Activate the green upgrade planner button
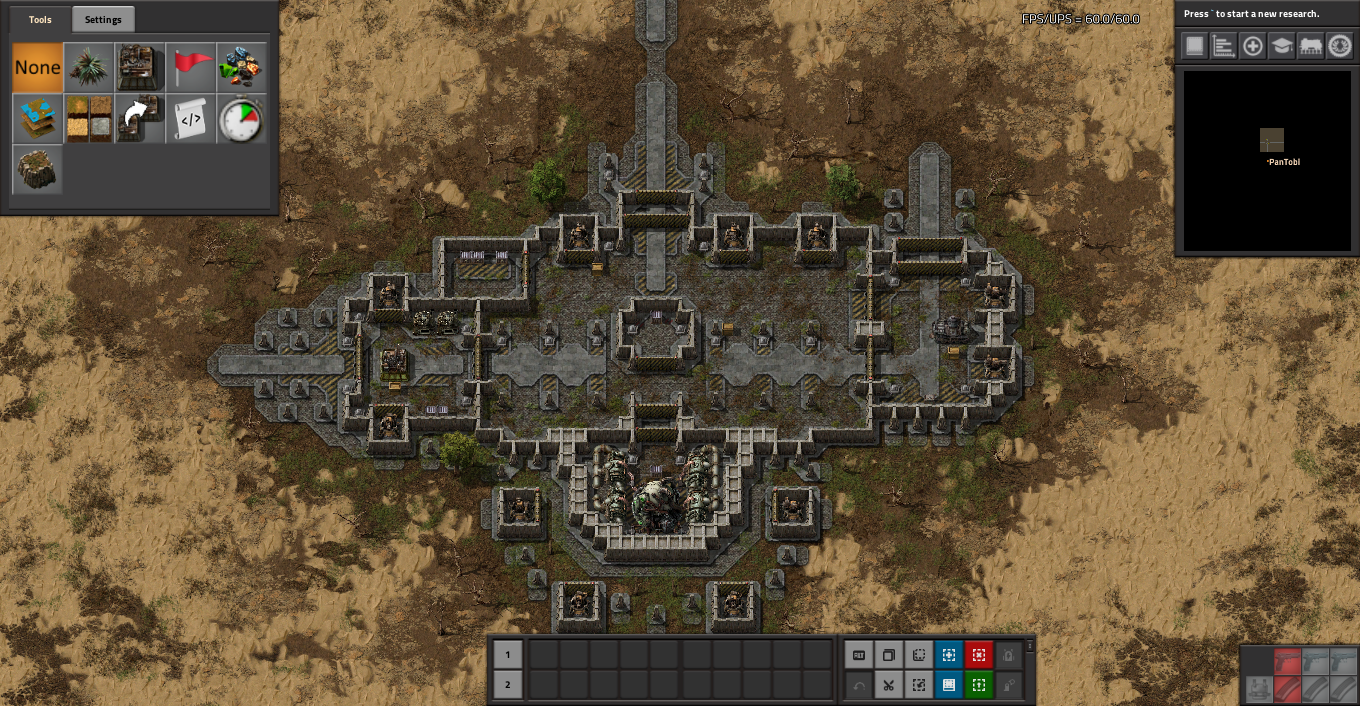This screenshot has width=1360, height=706. point(979,685)
